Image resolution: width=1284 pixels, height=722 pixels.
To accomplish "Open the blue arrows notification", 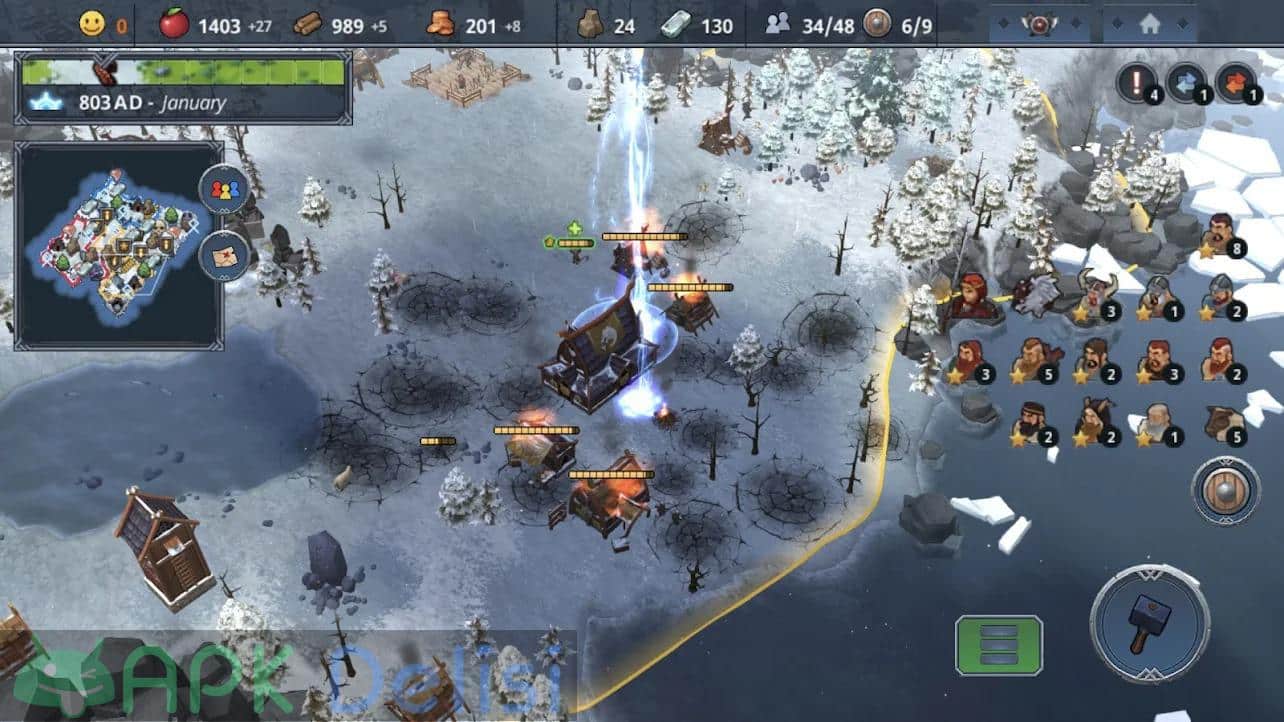I will point(1186,82).
